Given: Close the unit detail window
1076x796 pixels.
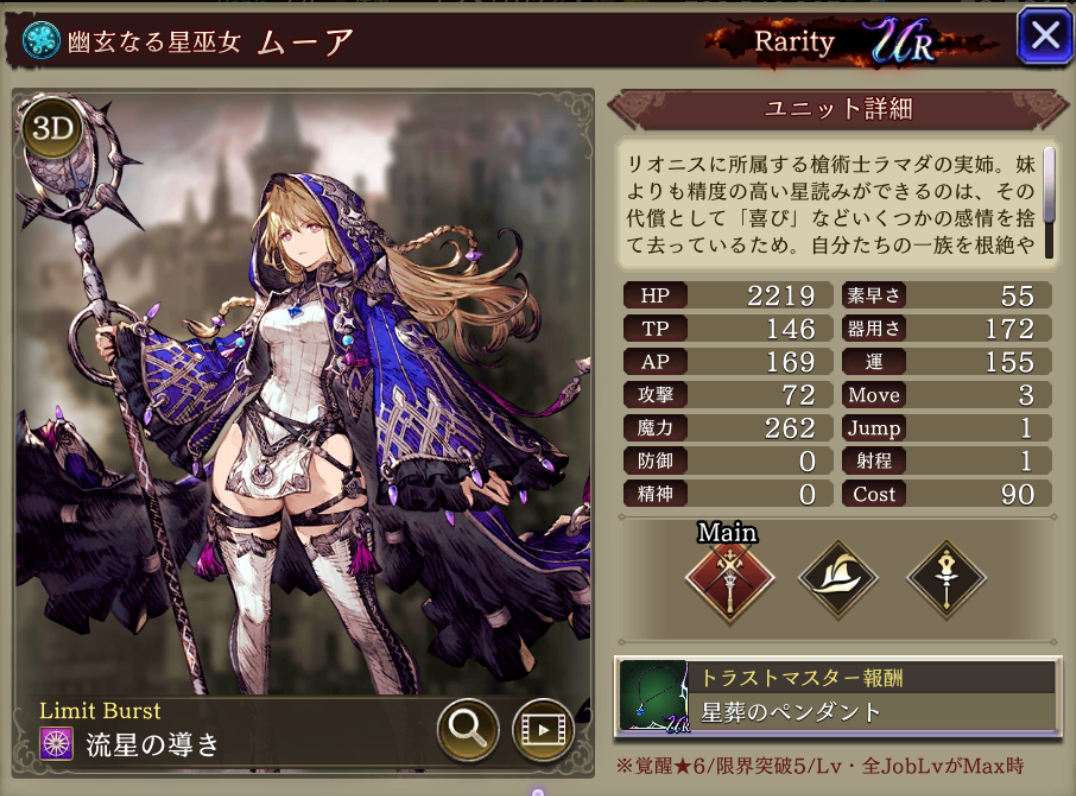Looking at the screenshot, I should 1045,37.
